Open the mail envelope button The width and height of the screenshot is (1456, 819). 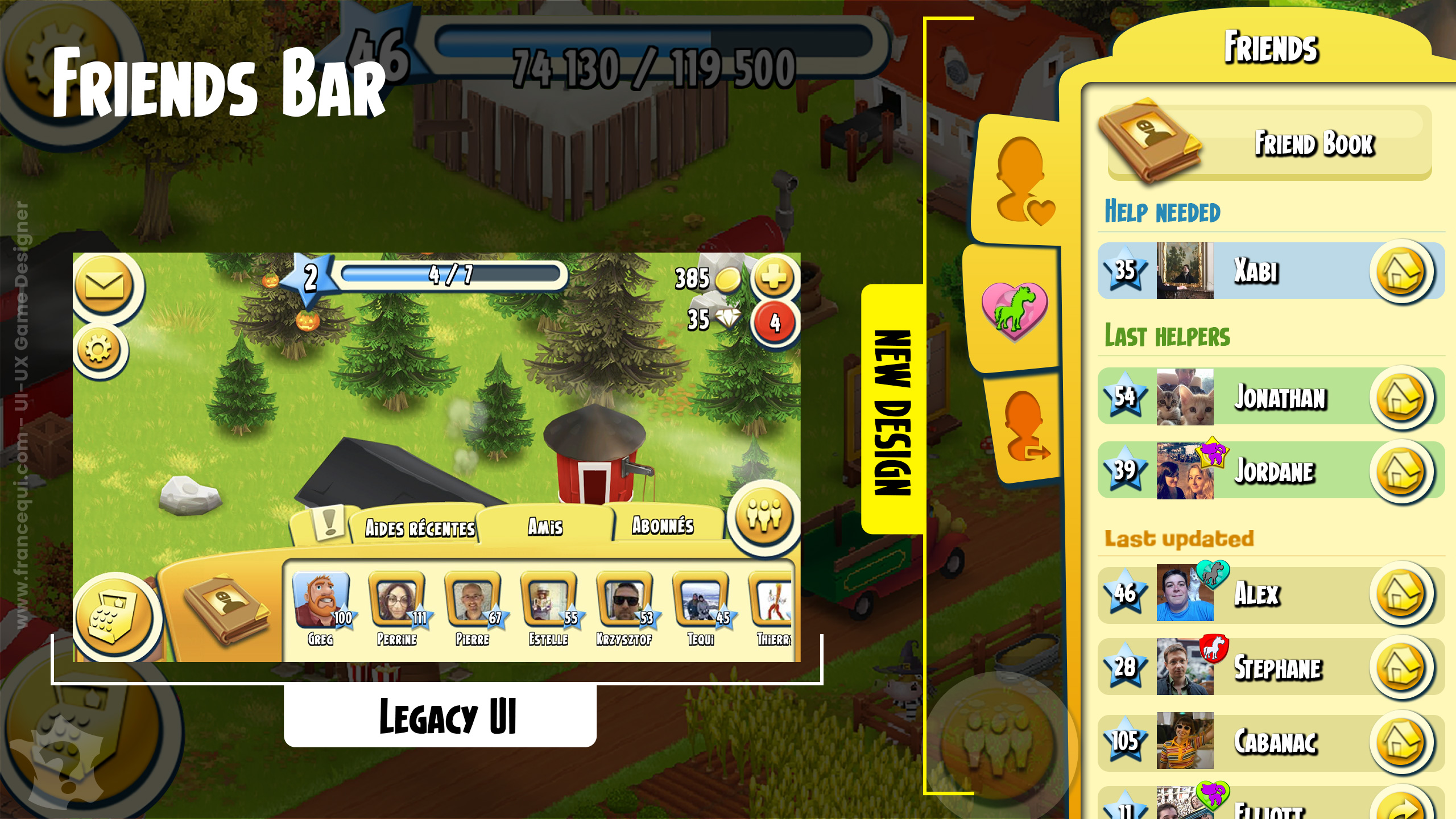pos(105,286)
